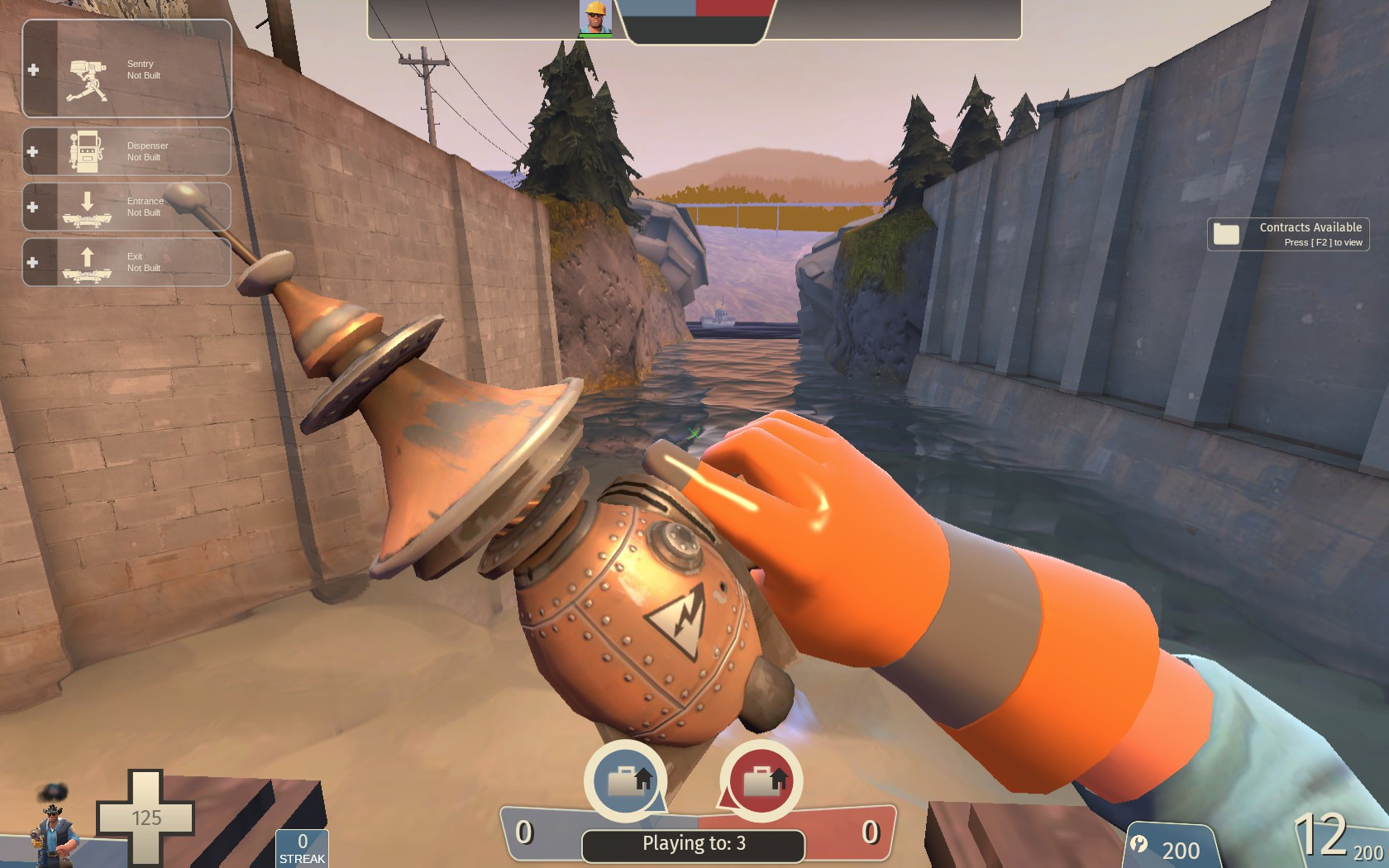Toggle the Entrance build slot open
The image size is (1389, 868).
pyautogui.click(x=33, y=207)
